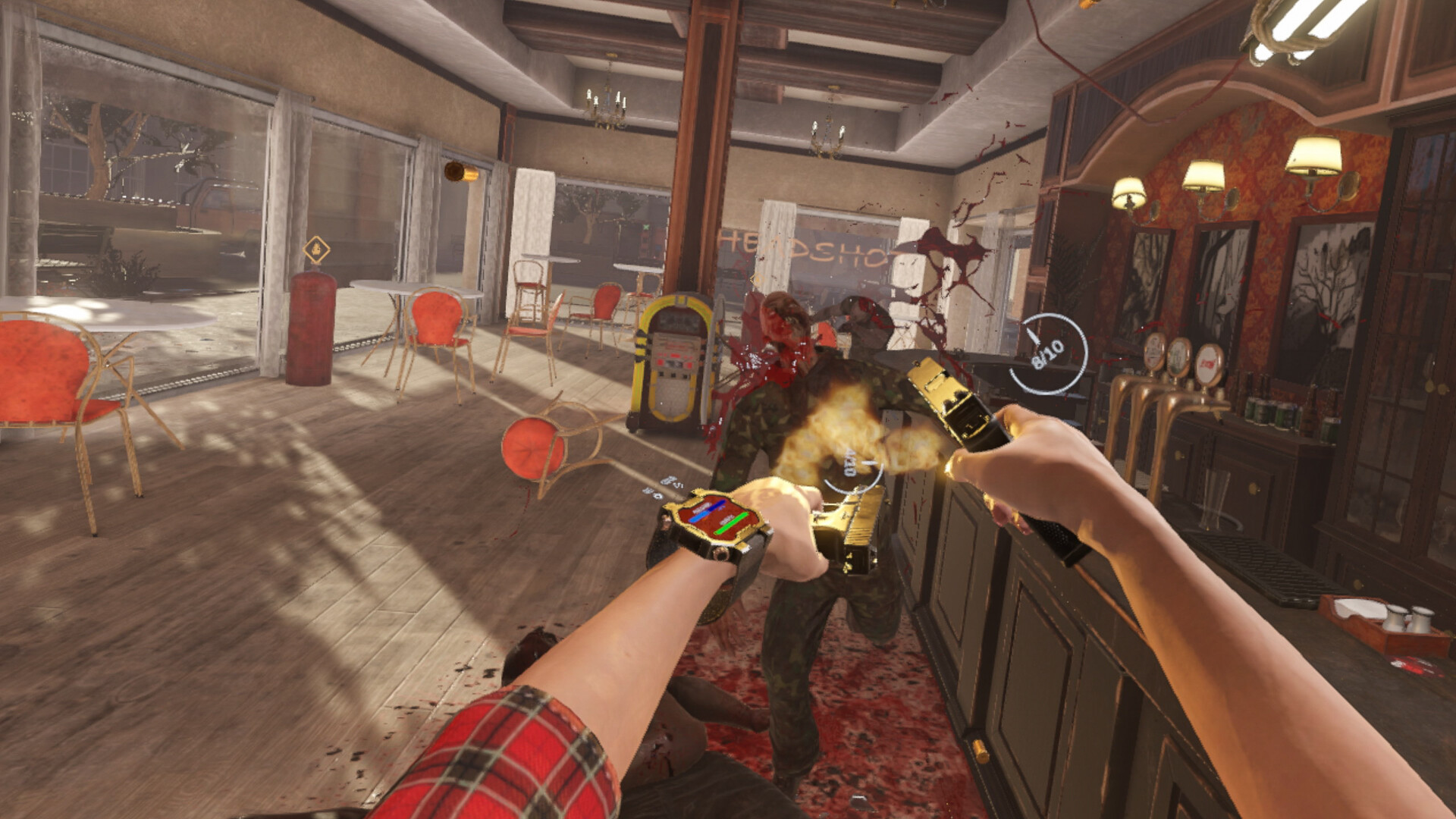Click the yellow hazard sign near the window

click(x=318, y=248)
